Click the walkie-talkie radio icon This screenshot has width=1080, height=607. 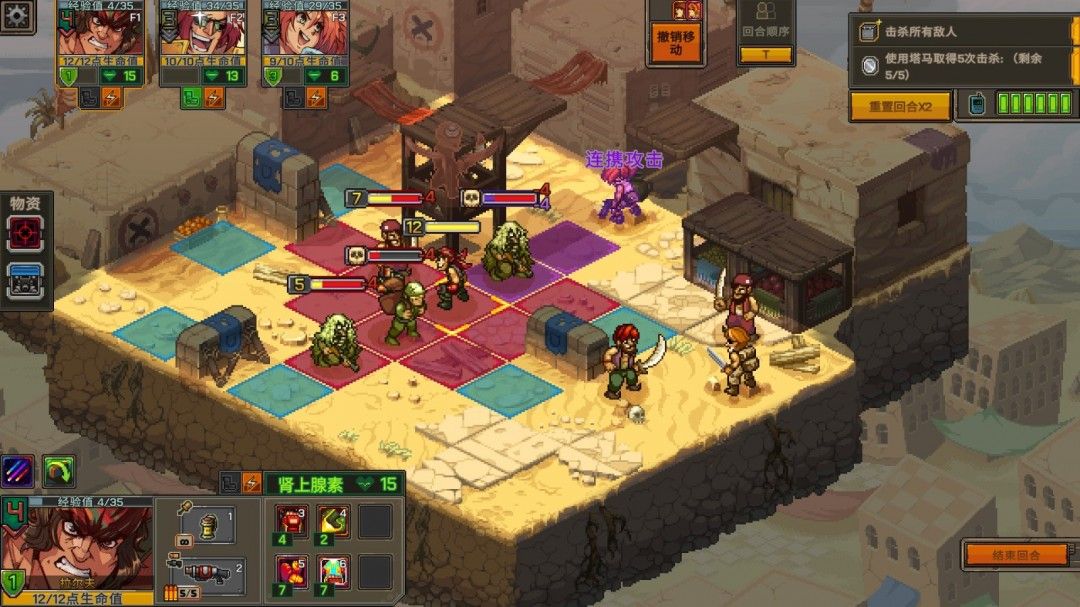(x=976, y=104)
